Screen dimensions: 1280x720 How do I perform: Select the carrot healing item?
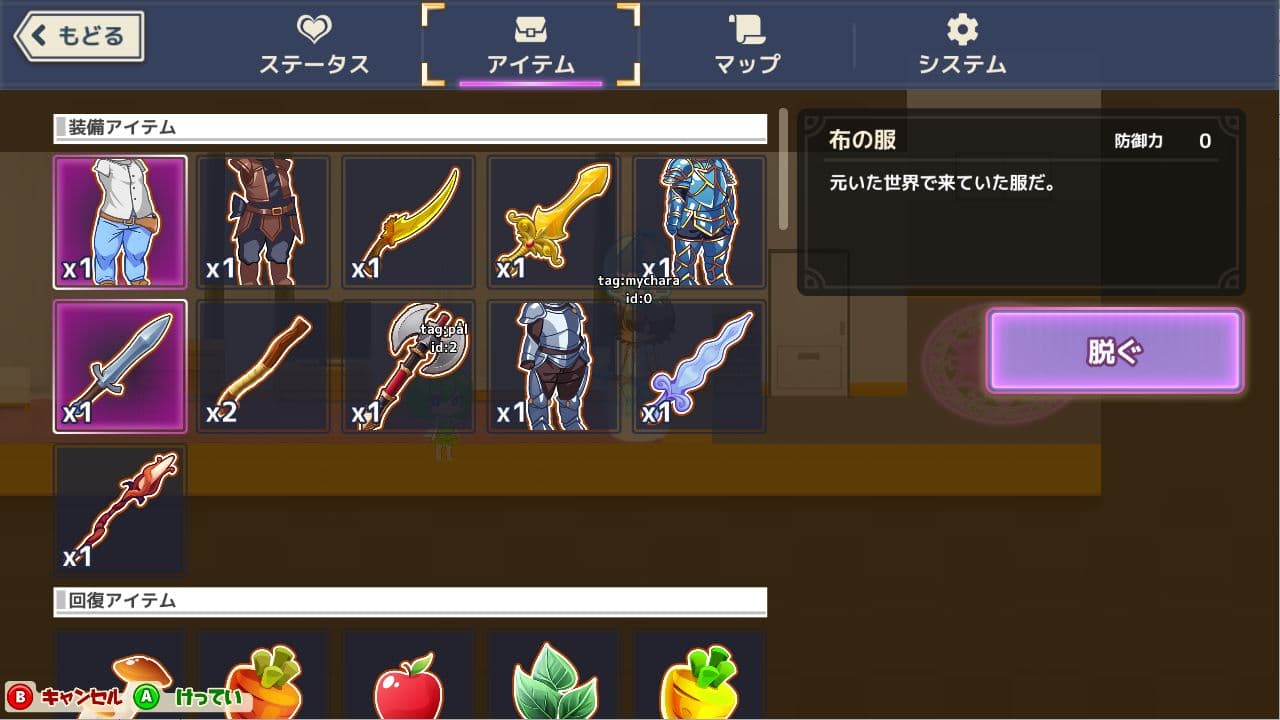pos(264,680)
